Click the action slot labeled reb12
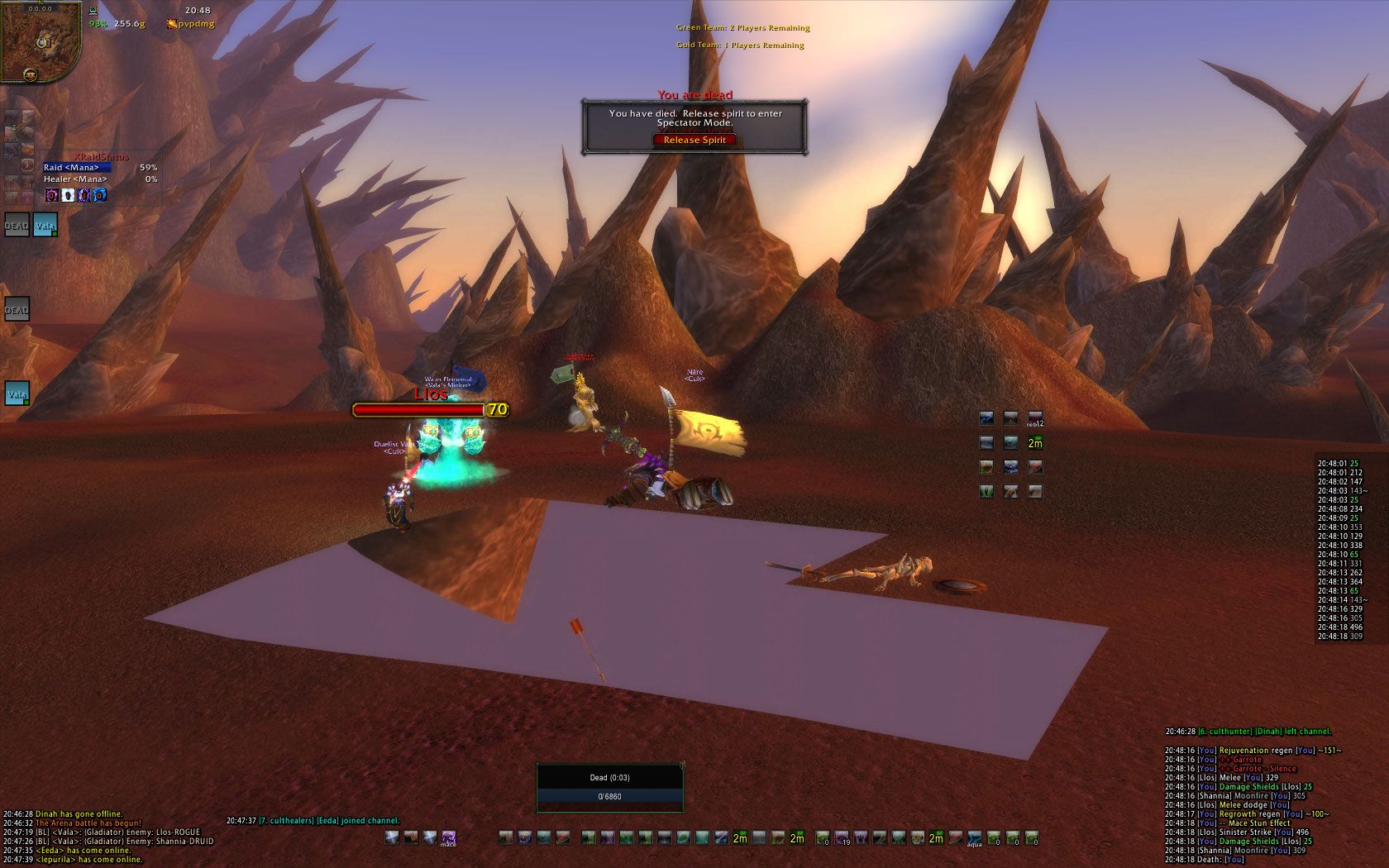 [1034, 419]
